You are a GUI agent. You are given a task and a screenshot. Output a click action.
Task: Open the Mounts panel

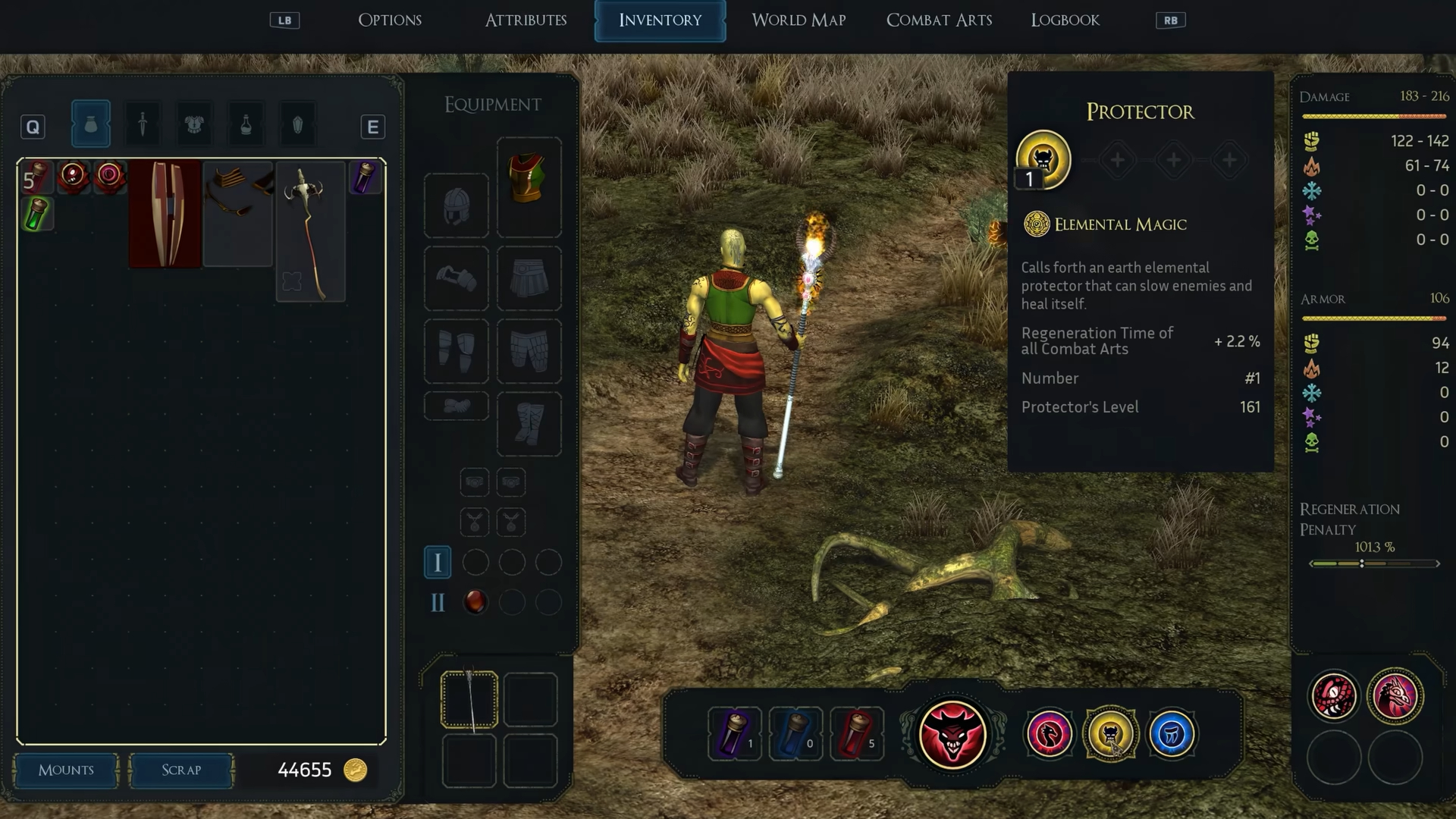tap(66, 770)
